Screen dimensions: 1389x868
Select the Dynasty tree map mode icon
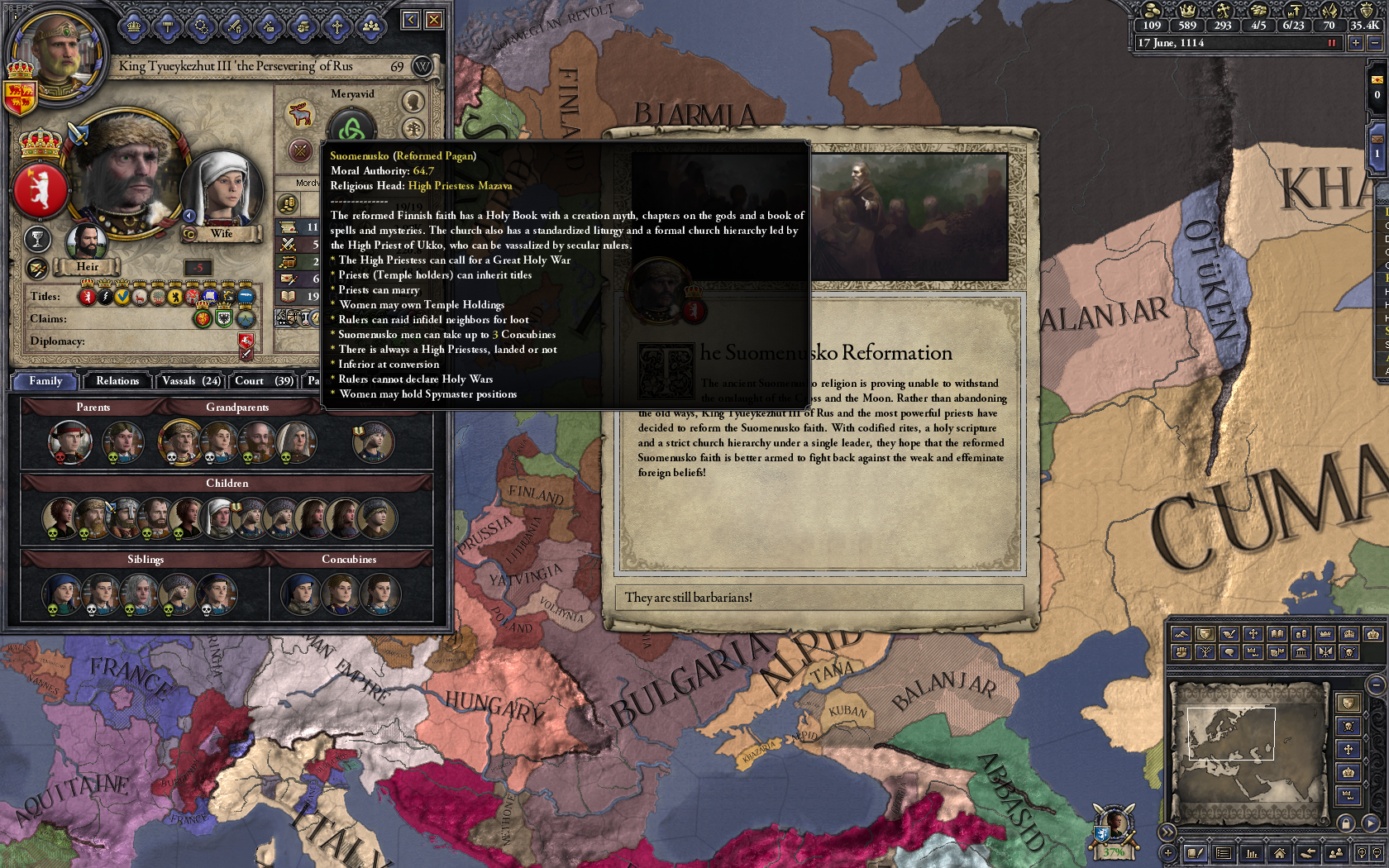pos(1205,651)
